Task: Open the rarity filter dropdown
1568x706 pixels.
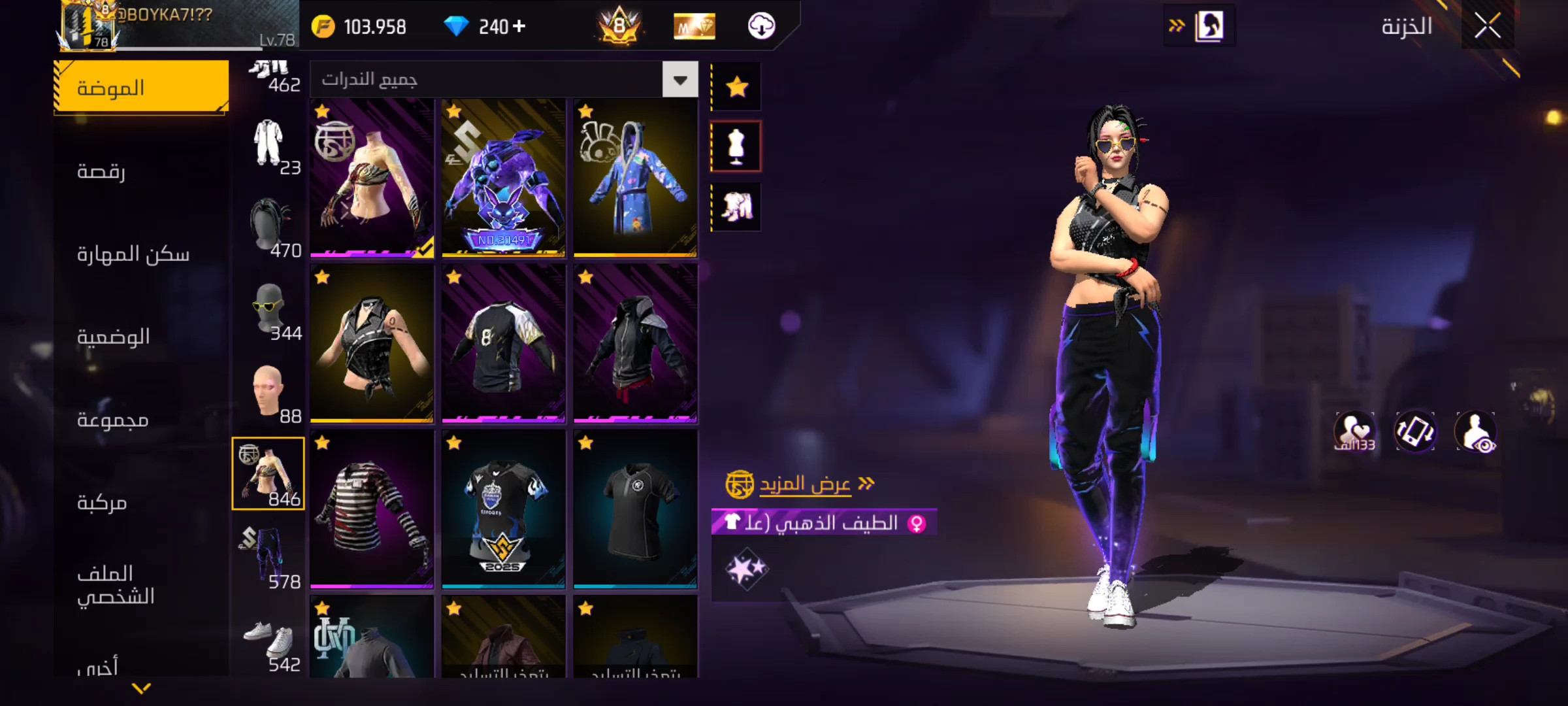Action: tap(680, 80)
